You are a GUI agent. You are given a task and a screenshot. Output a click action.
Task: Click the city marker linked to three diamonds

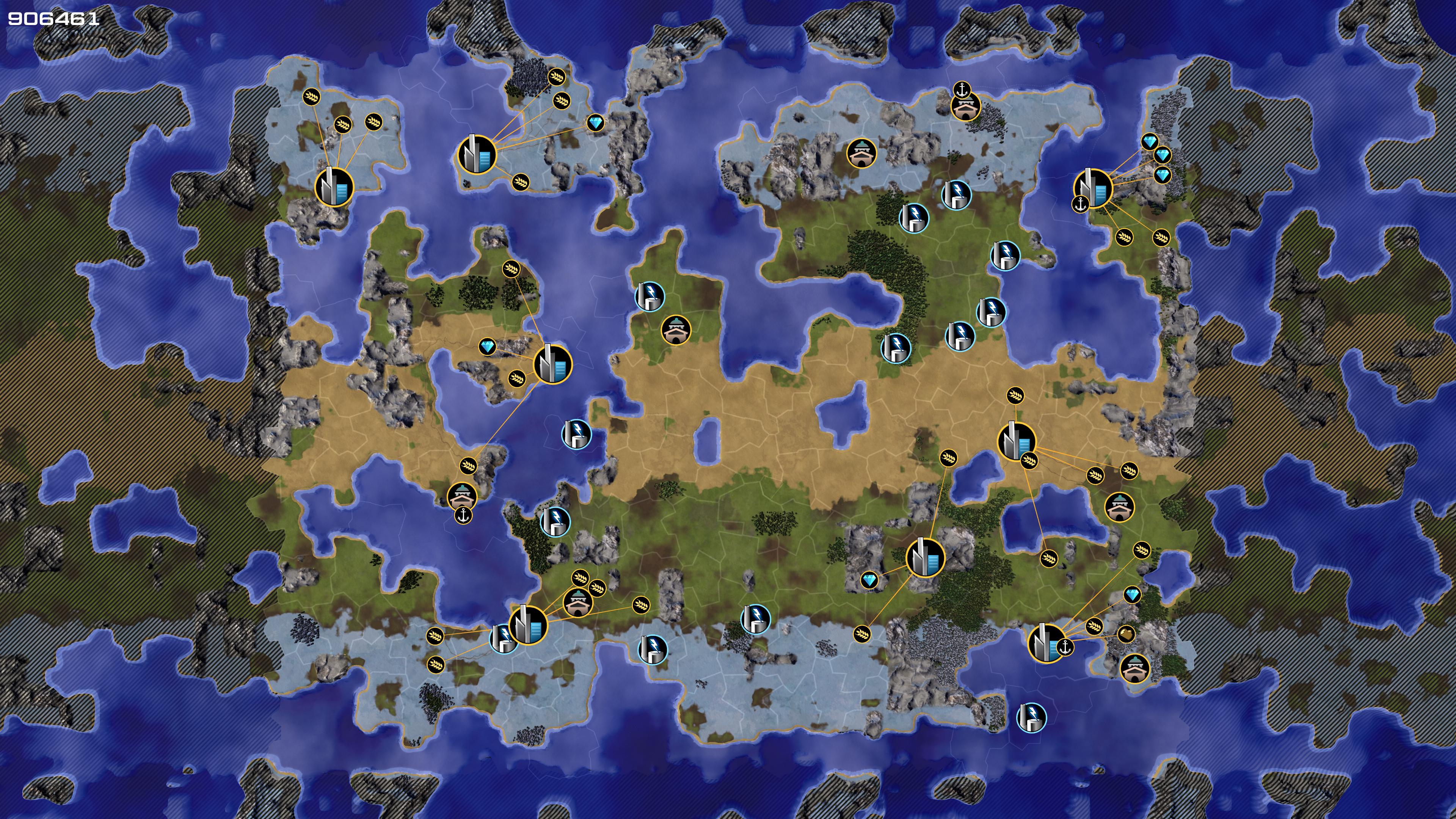[x=1092, y=188]
